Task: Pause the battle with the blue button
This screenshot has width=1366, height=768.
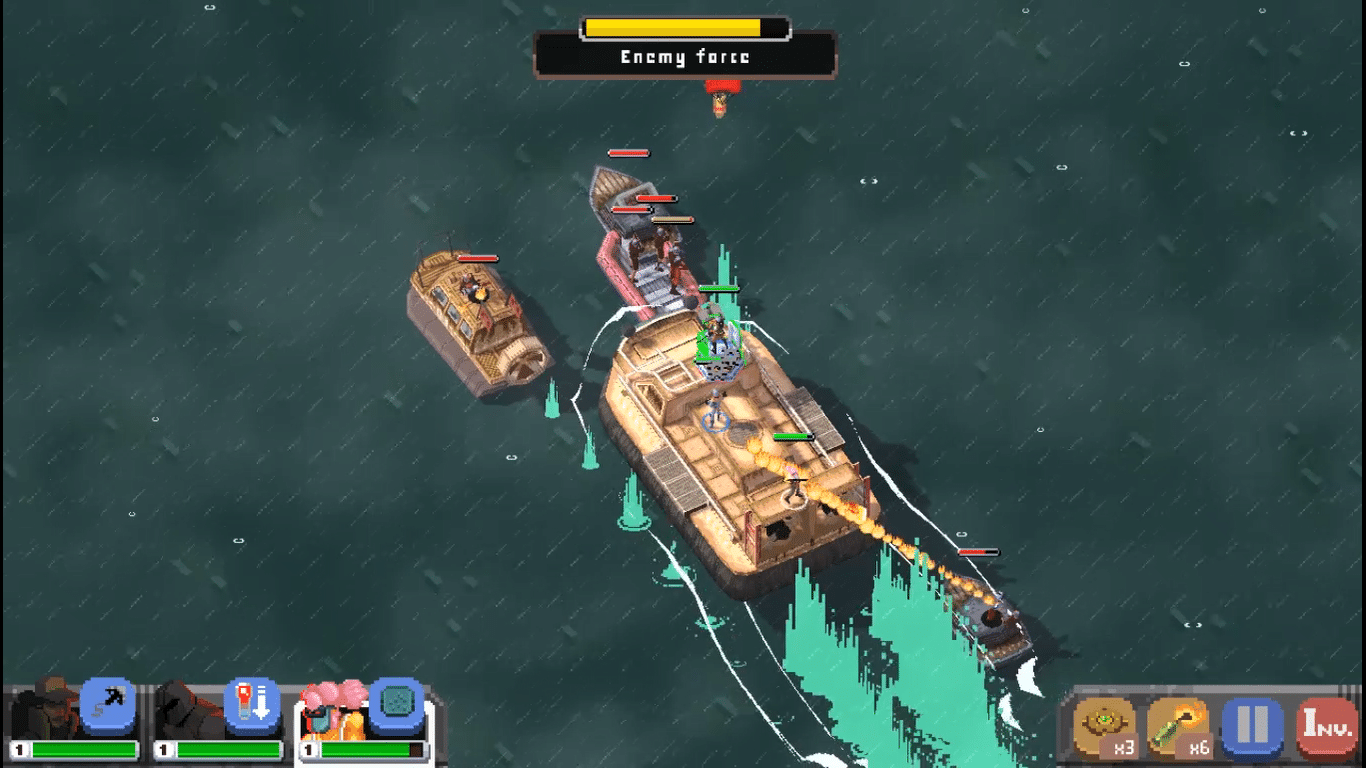Action: pyautogui.click(x=1252, y=724)
